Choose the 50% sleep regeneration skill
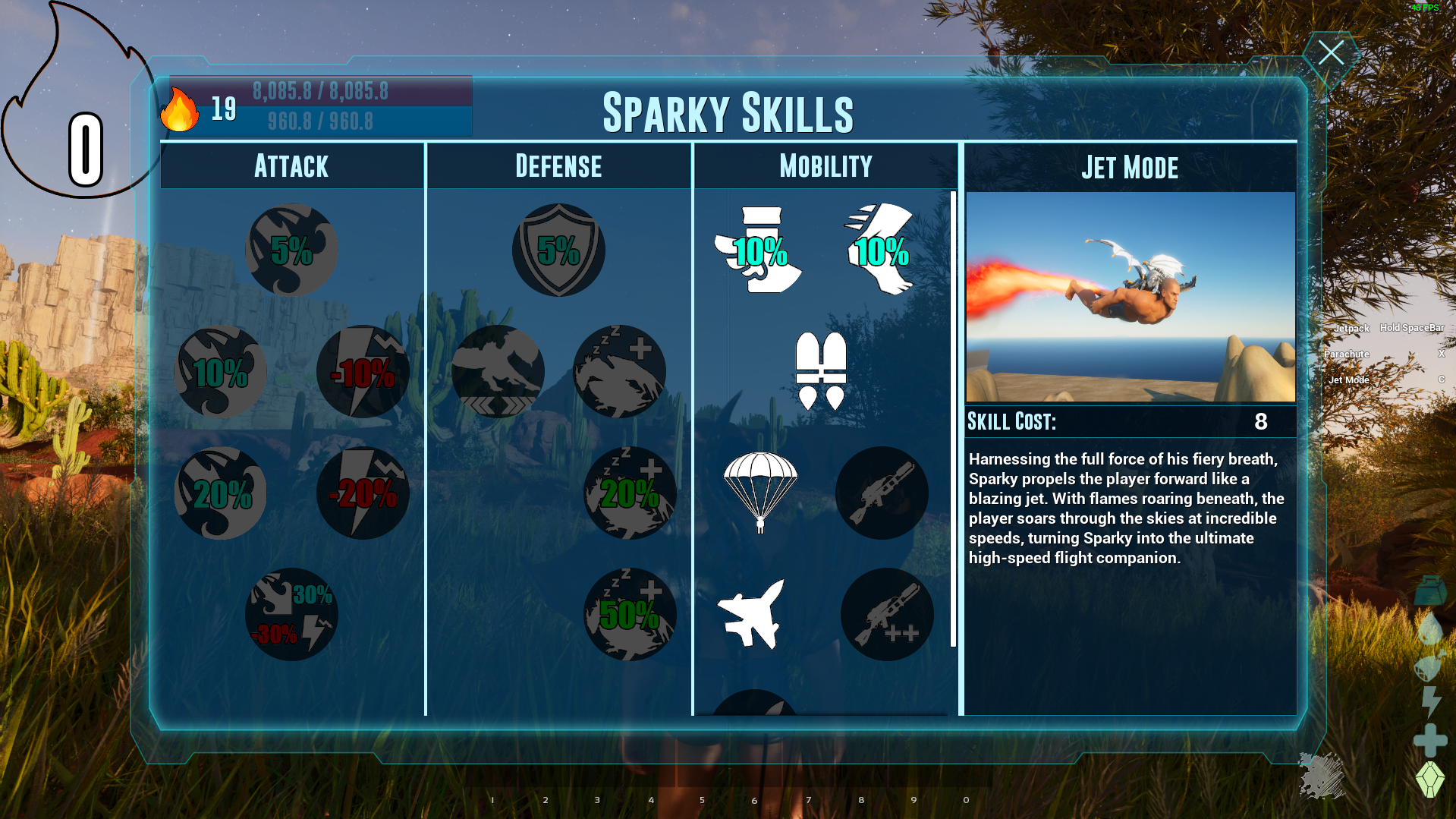This screenshot has height=819, width=1456. point(629,614)
